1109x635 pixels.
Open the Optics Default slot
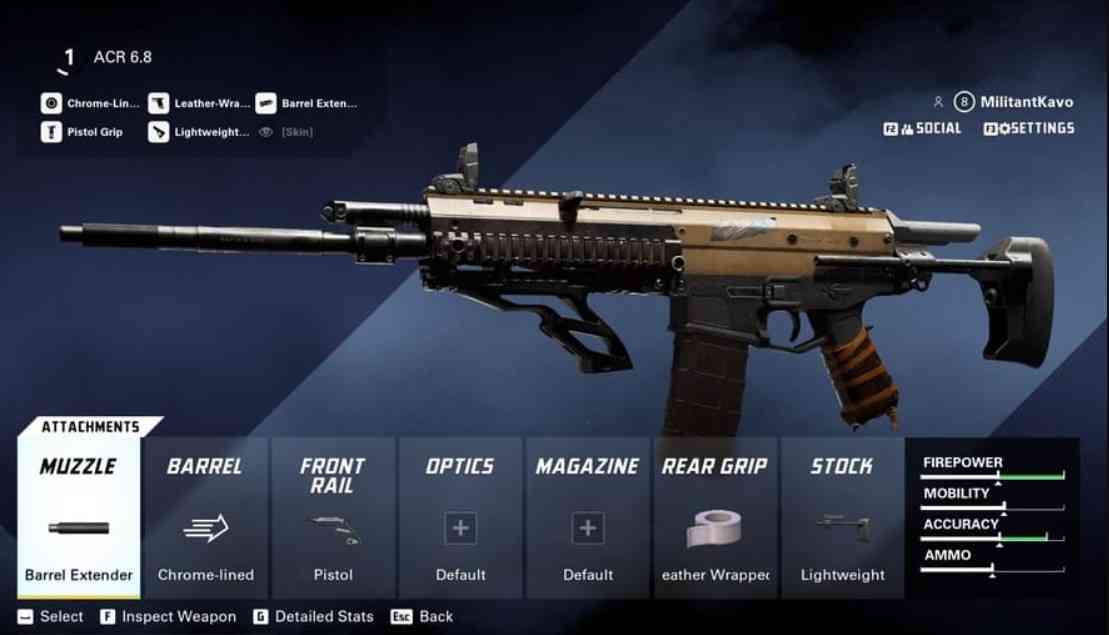tap(460, 517)
